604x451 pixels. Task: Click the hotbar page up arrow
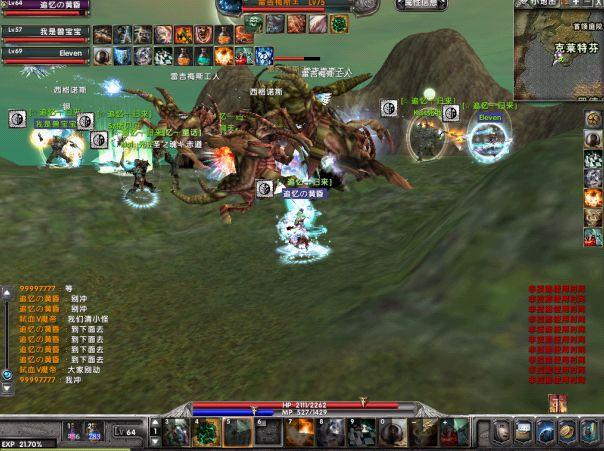(x=155, y=424)
